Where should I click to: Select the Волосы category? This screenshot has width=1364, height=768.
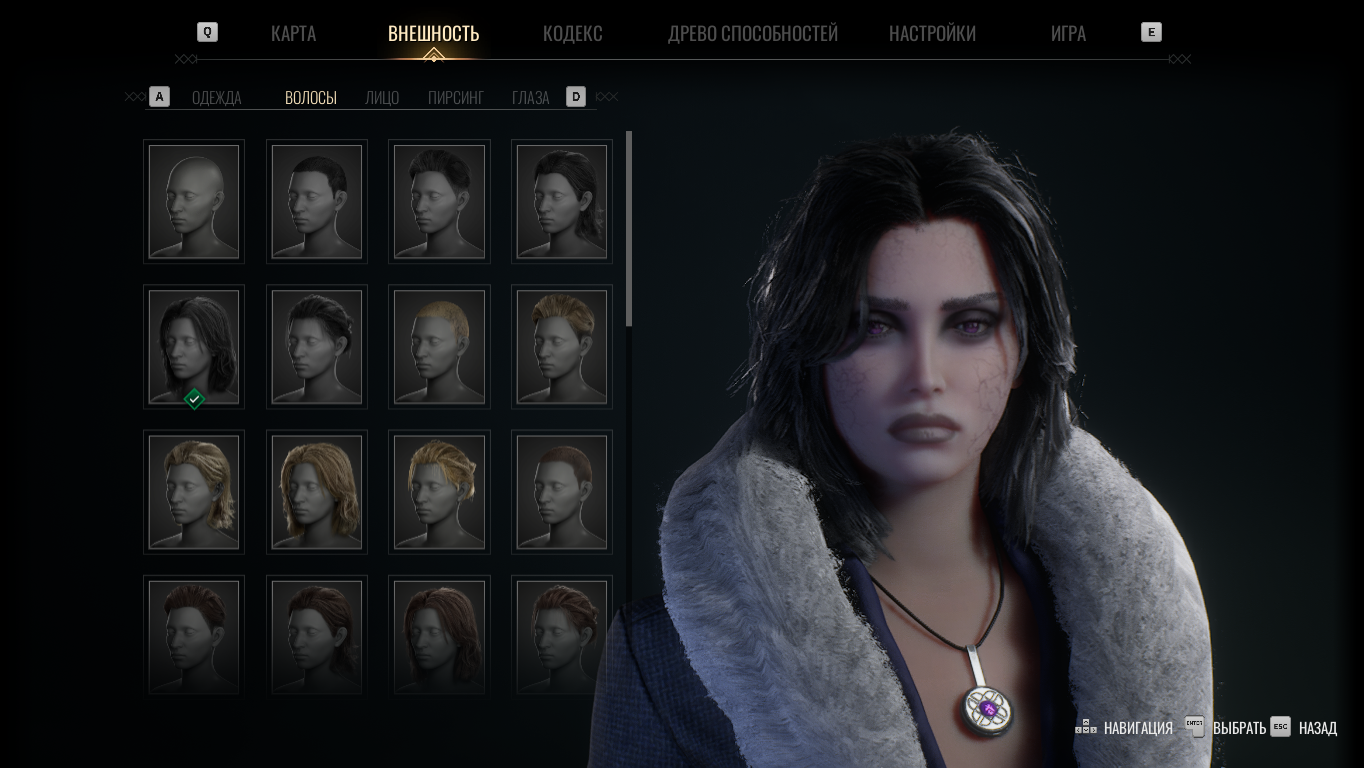tap(310, 97)
